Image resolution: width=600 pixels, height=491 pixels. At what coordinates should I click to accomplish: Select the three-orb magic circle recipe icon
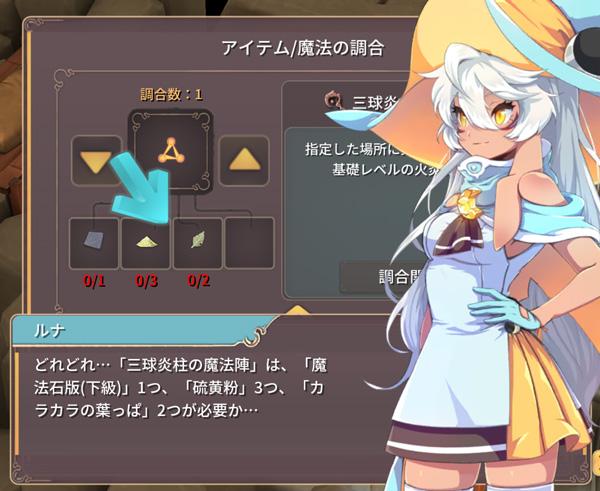pos(170,150)
